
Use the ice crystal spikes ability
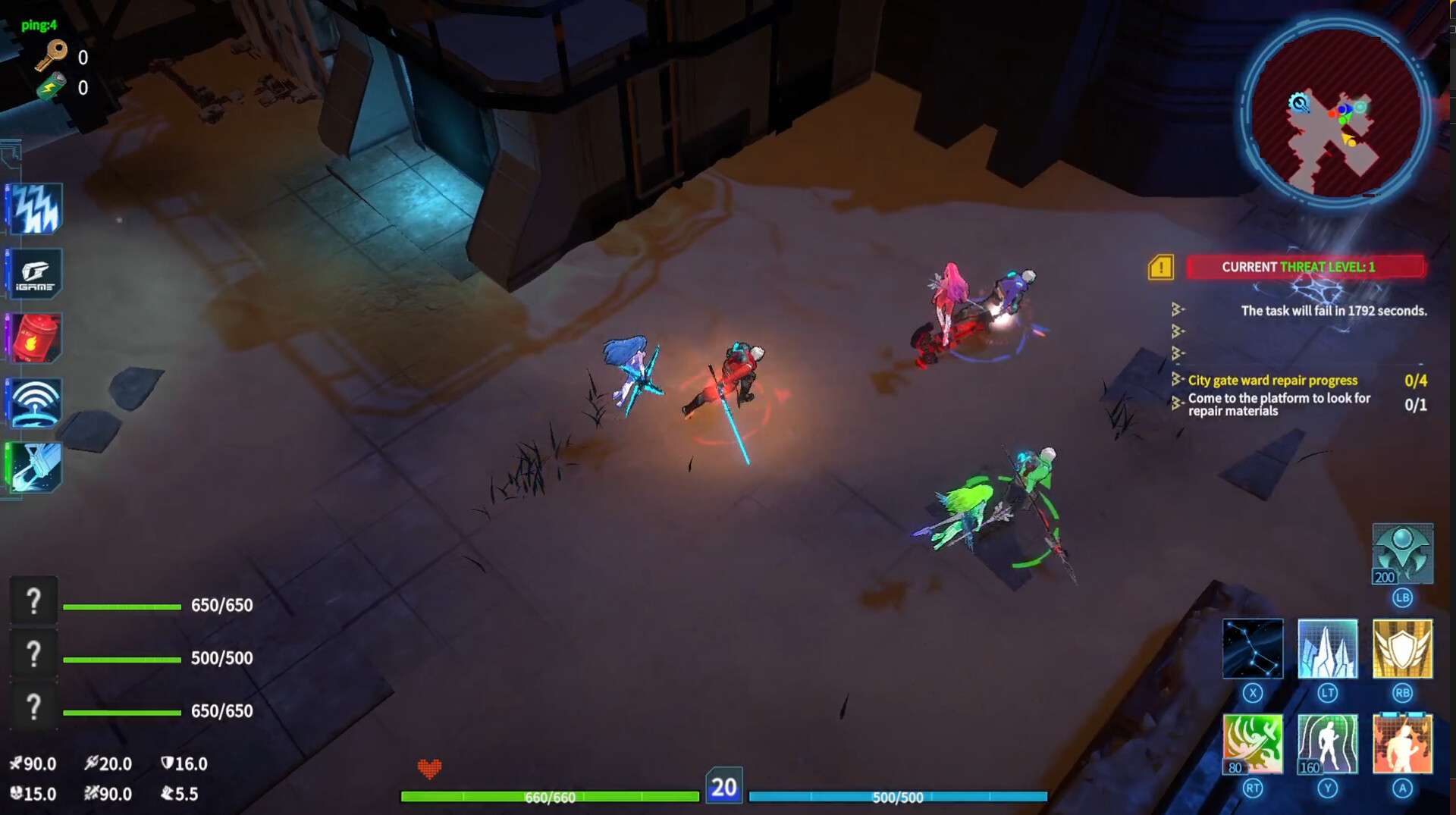tap(1327, 648)
